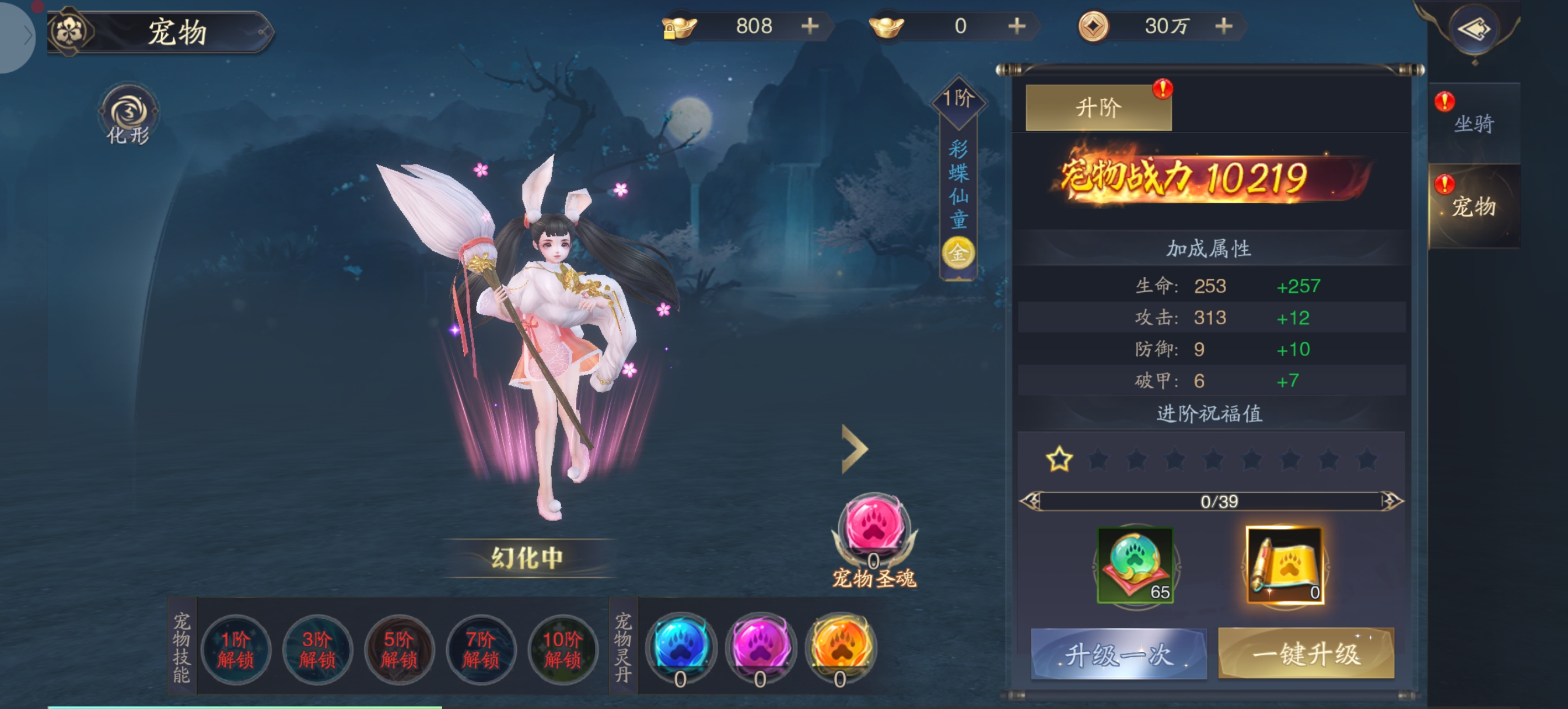Open the 化形 transformation icon
Viewport: 1568px width, 709px height.
(128, 115)
